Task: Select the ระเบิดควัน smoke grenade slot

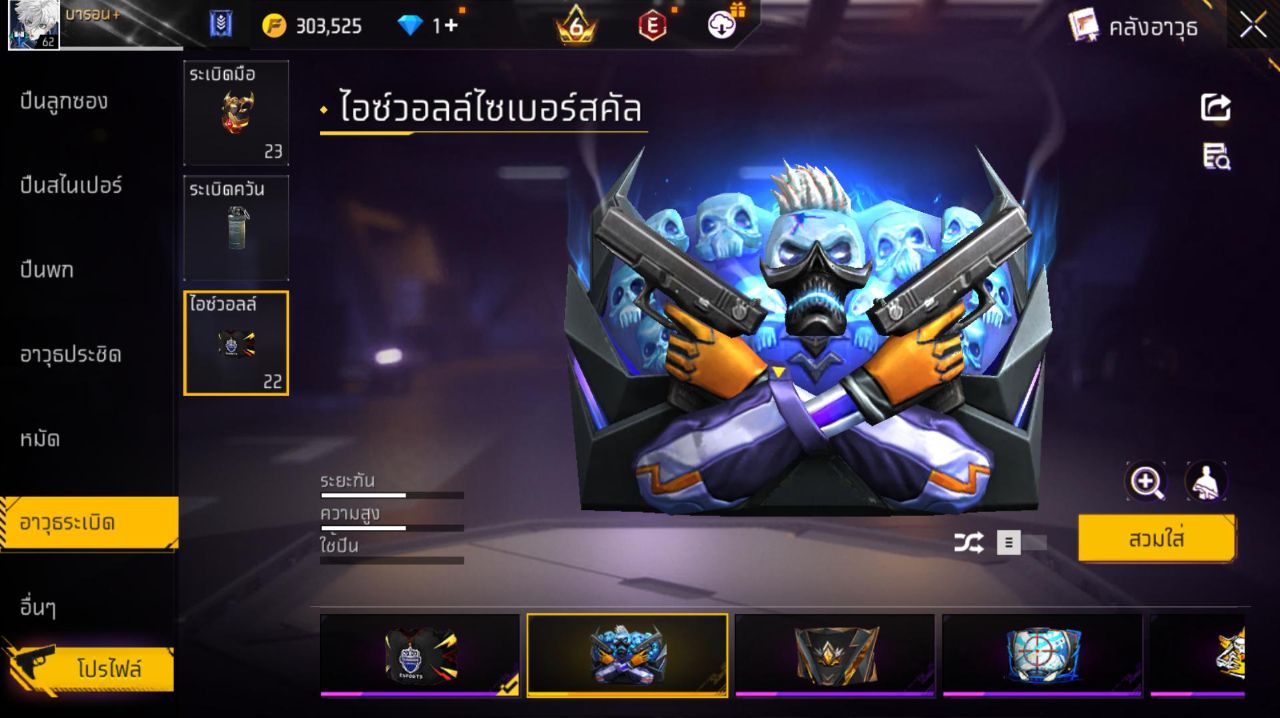Action: pyautogui.click(x=236, y=228)
